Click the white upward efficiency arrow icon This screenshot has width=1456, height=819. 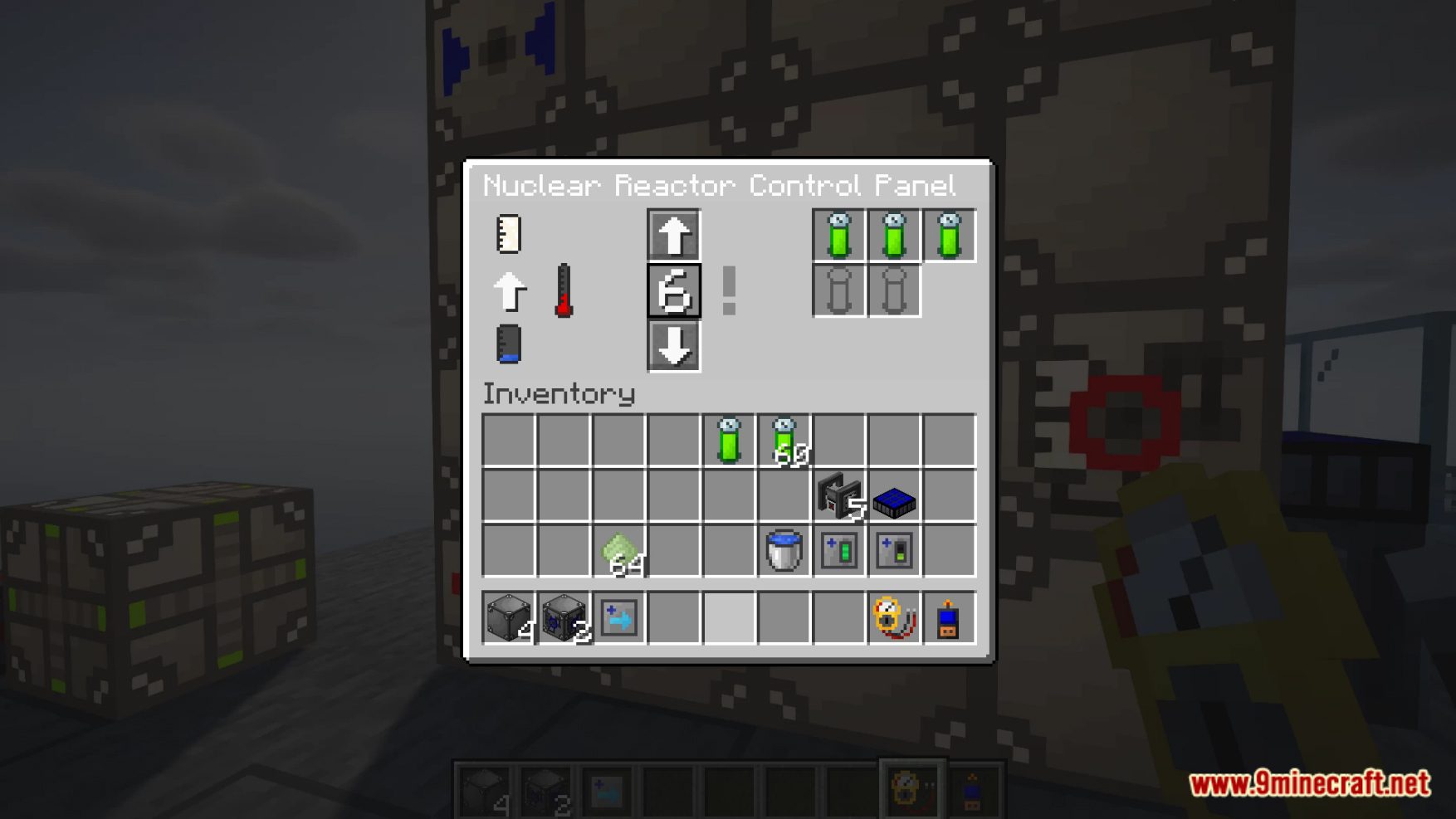pos(511,292)
